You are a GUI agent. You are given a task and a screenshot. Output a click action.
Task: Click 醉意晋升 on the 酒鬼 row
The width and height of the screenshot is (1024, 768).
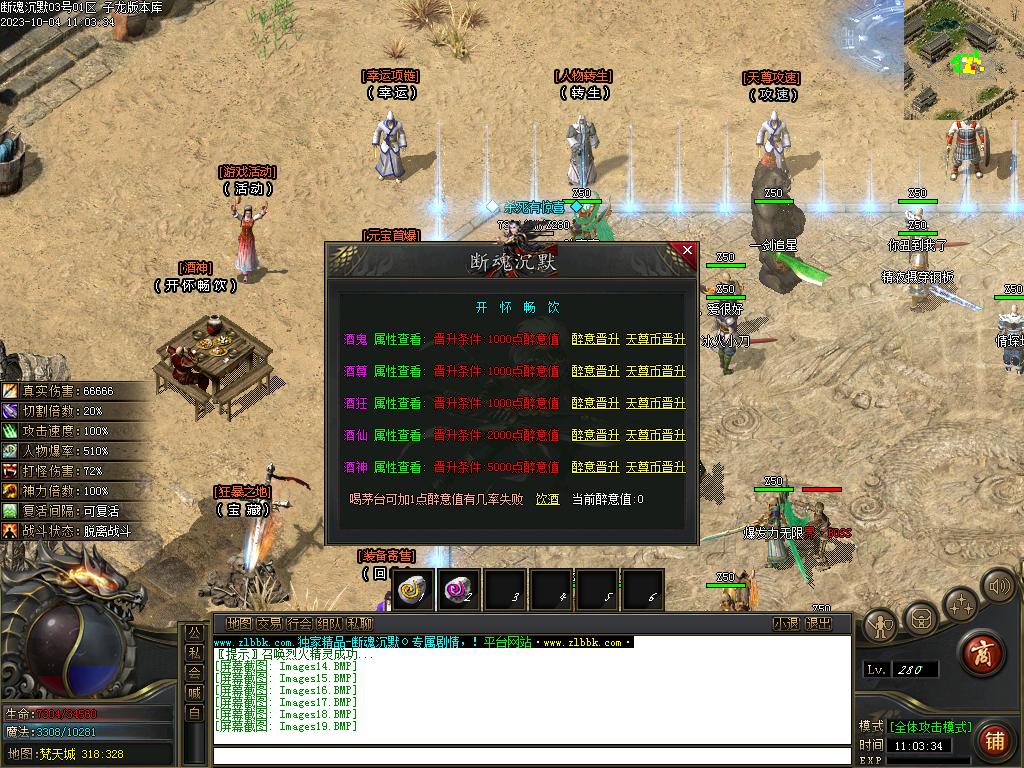pyautogui.click(x=595, y=339)
